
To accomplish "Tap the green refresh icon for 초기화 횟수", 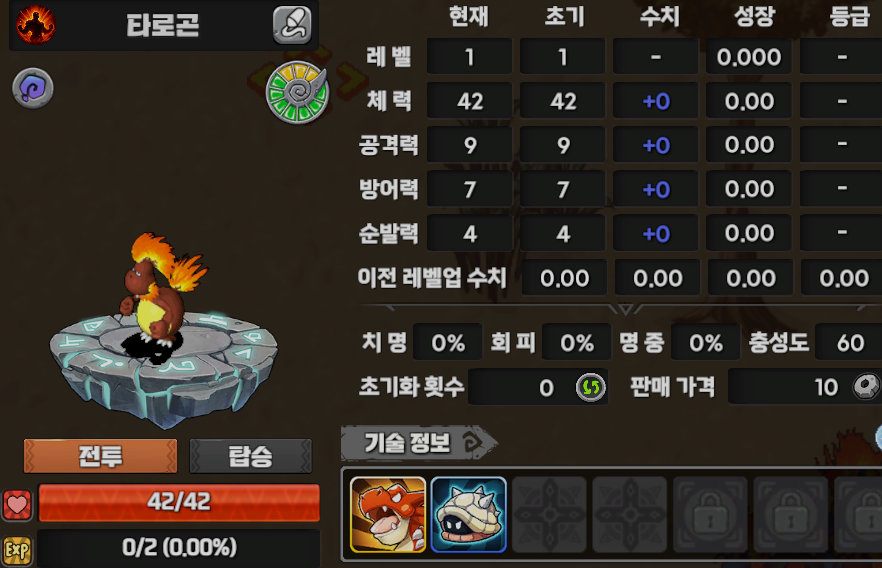I will tap(590, 387).
